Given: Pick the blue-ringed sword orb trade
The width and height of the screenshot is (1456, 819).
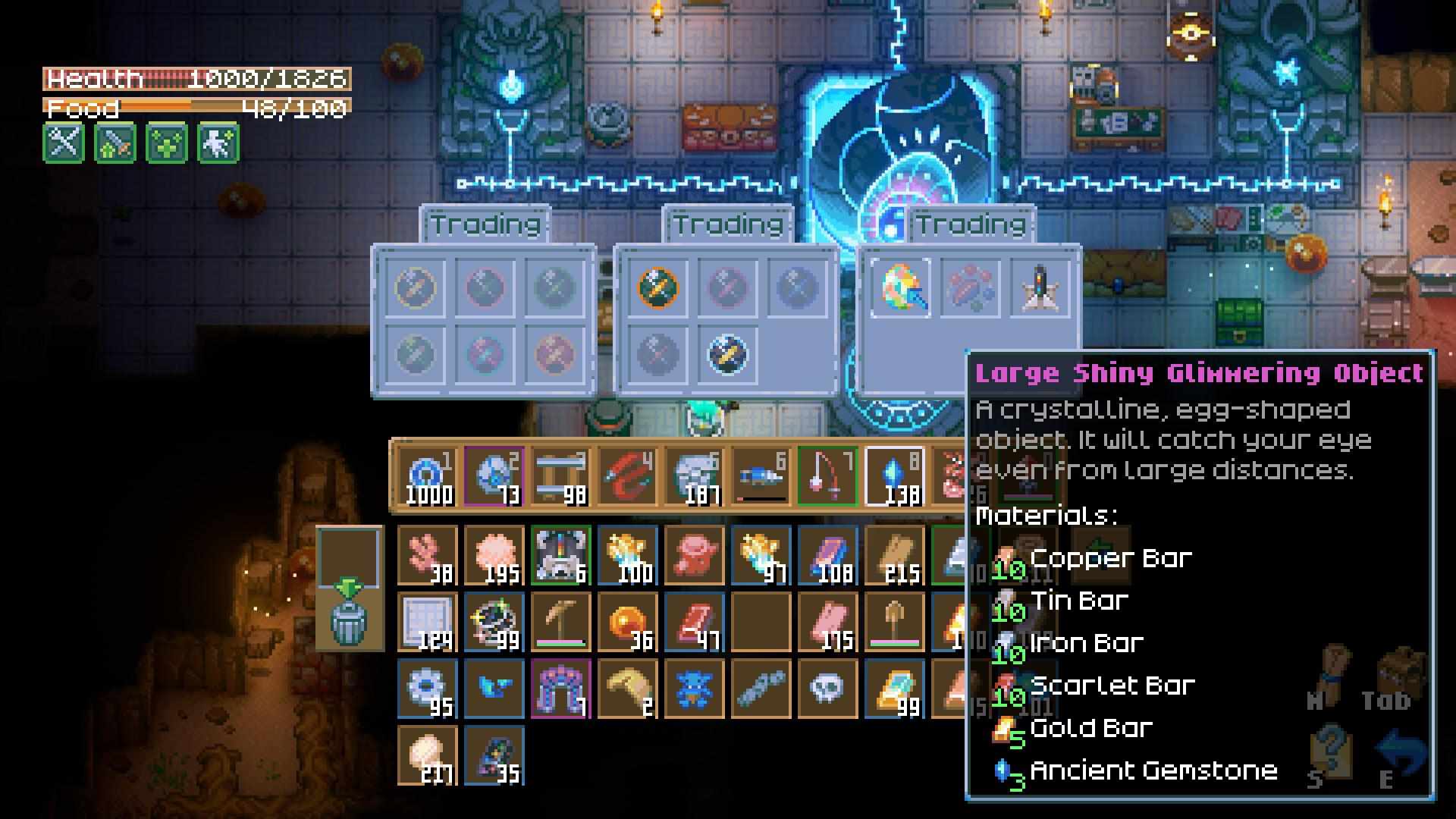Looking at the screenshot, I should click(727, 354).
